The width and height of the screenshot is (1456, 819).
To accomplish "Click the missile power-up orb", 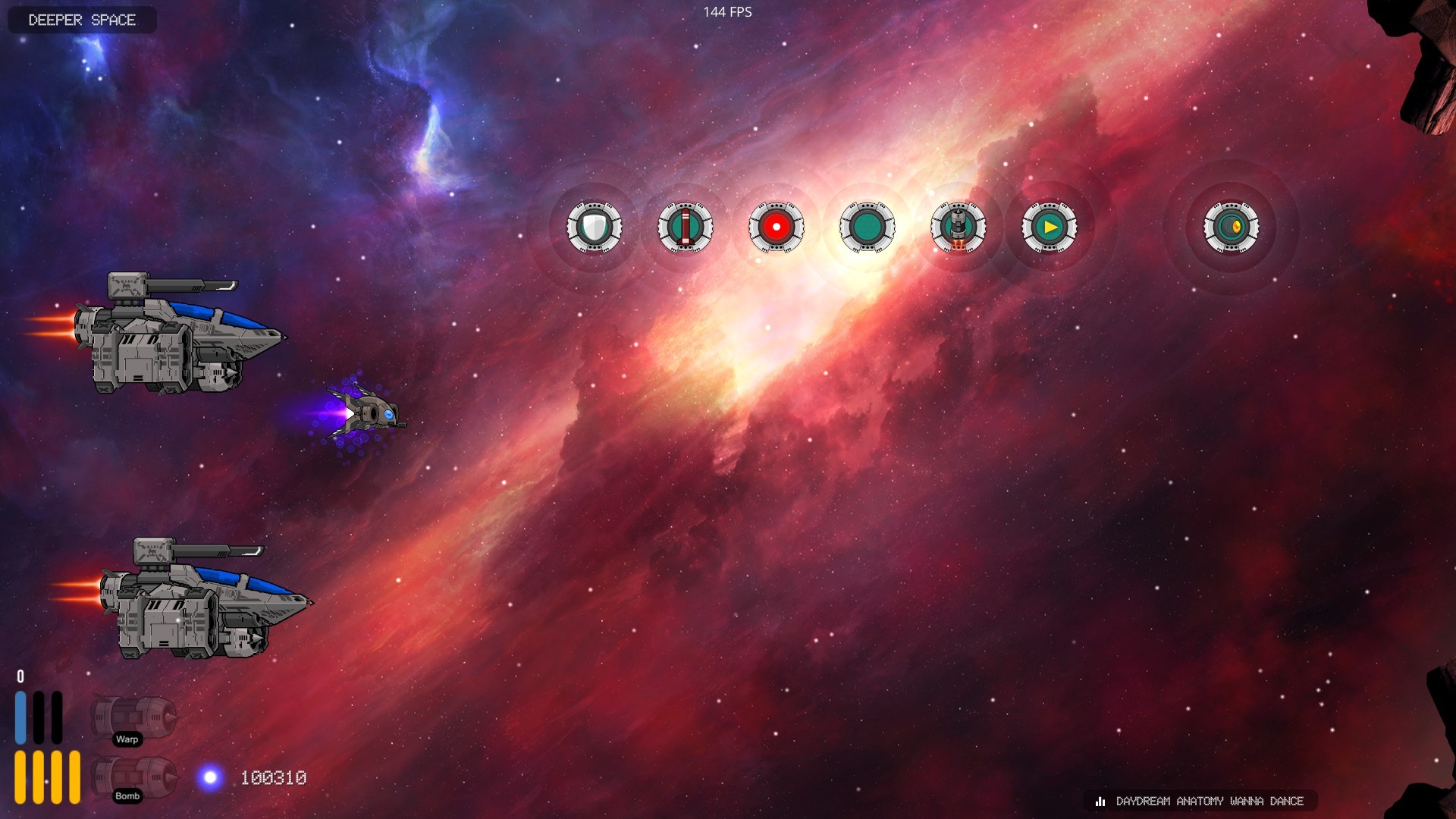I will [685, 226].
